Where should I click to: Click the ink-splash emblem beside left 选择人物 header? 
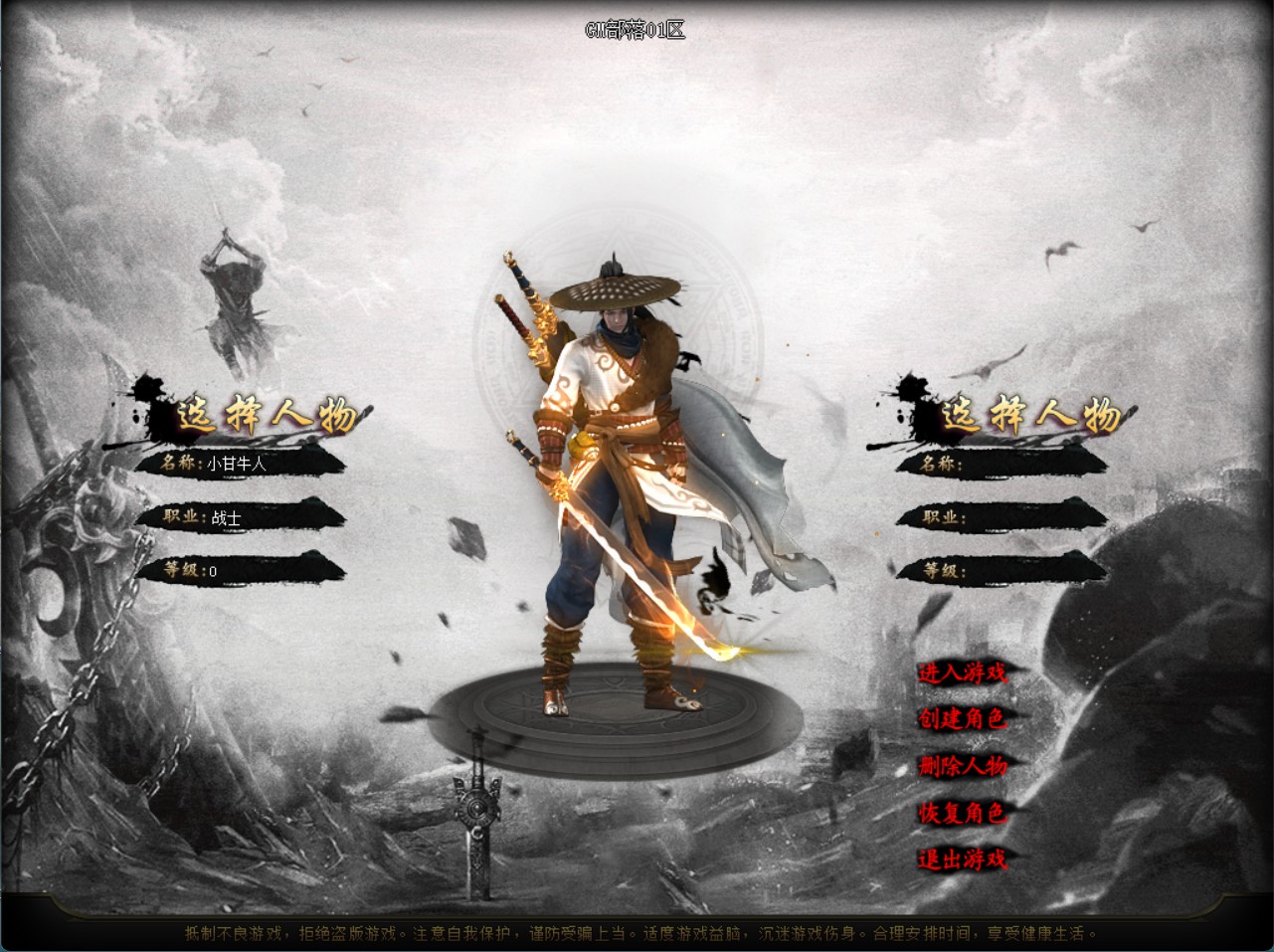(151, 406)
